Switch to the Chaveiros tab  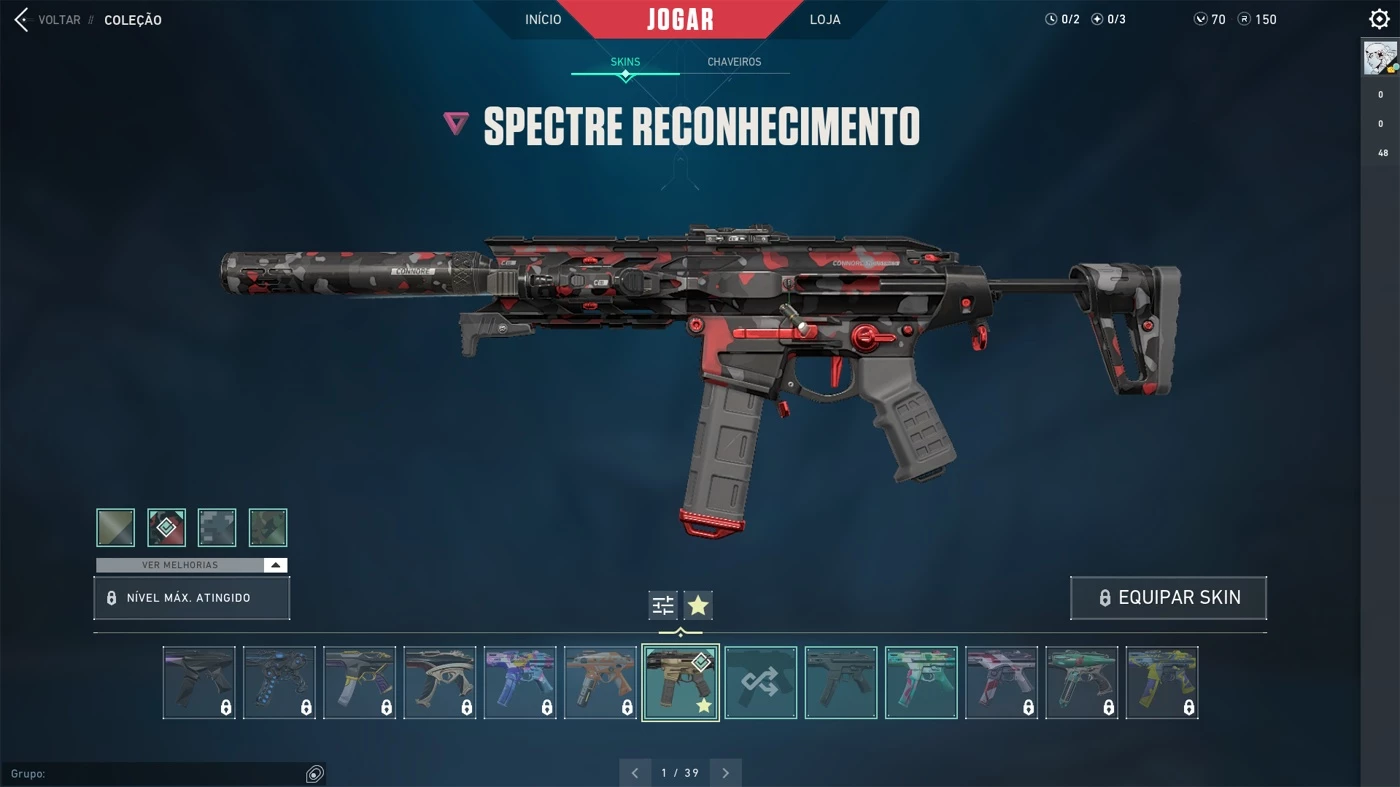(734, 62)
